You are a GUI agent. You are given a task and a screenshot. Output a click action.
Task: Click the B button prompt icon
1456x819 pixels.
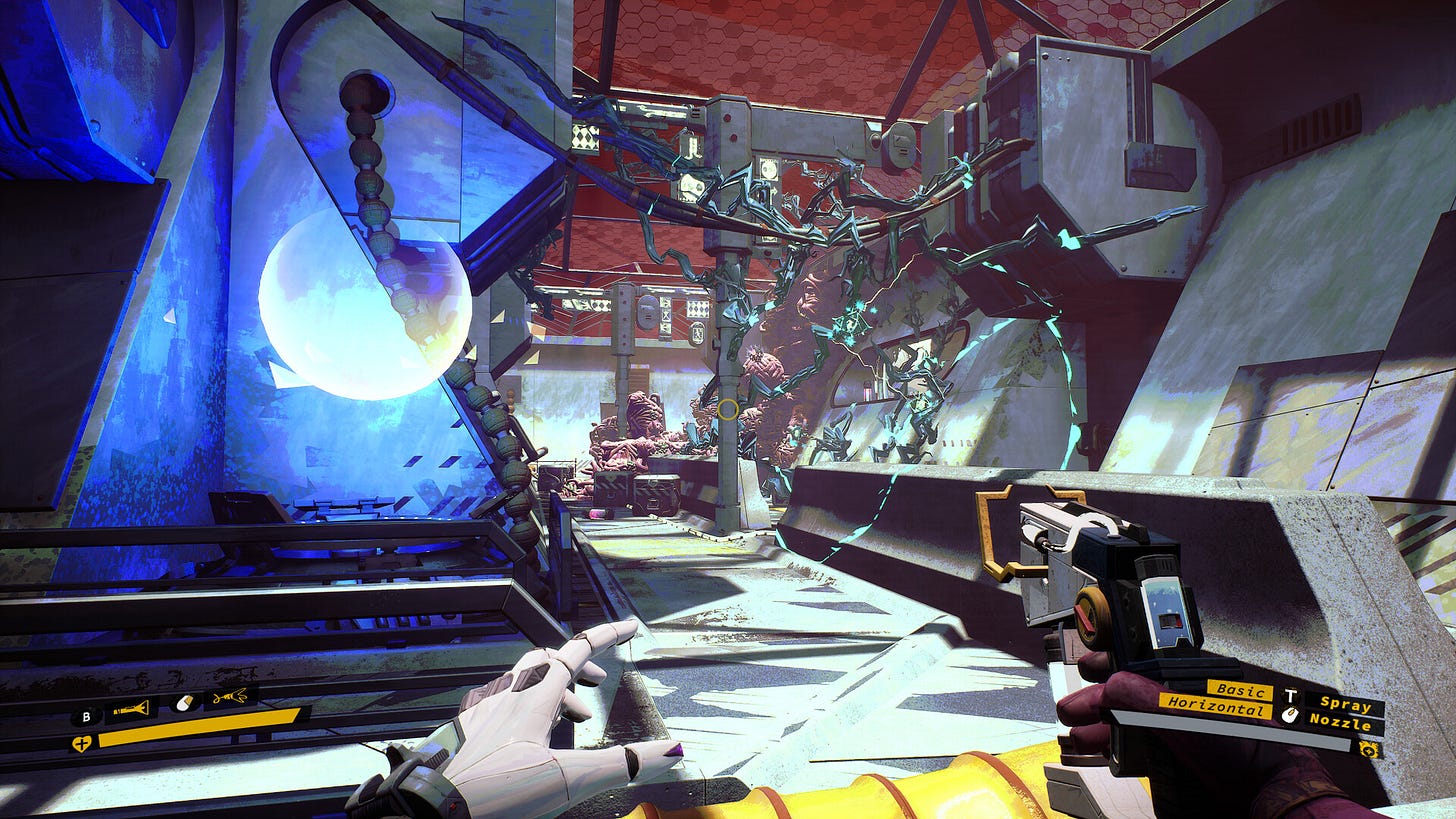(86, 717)
